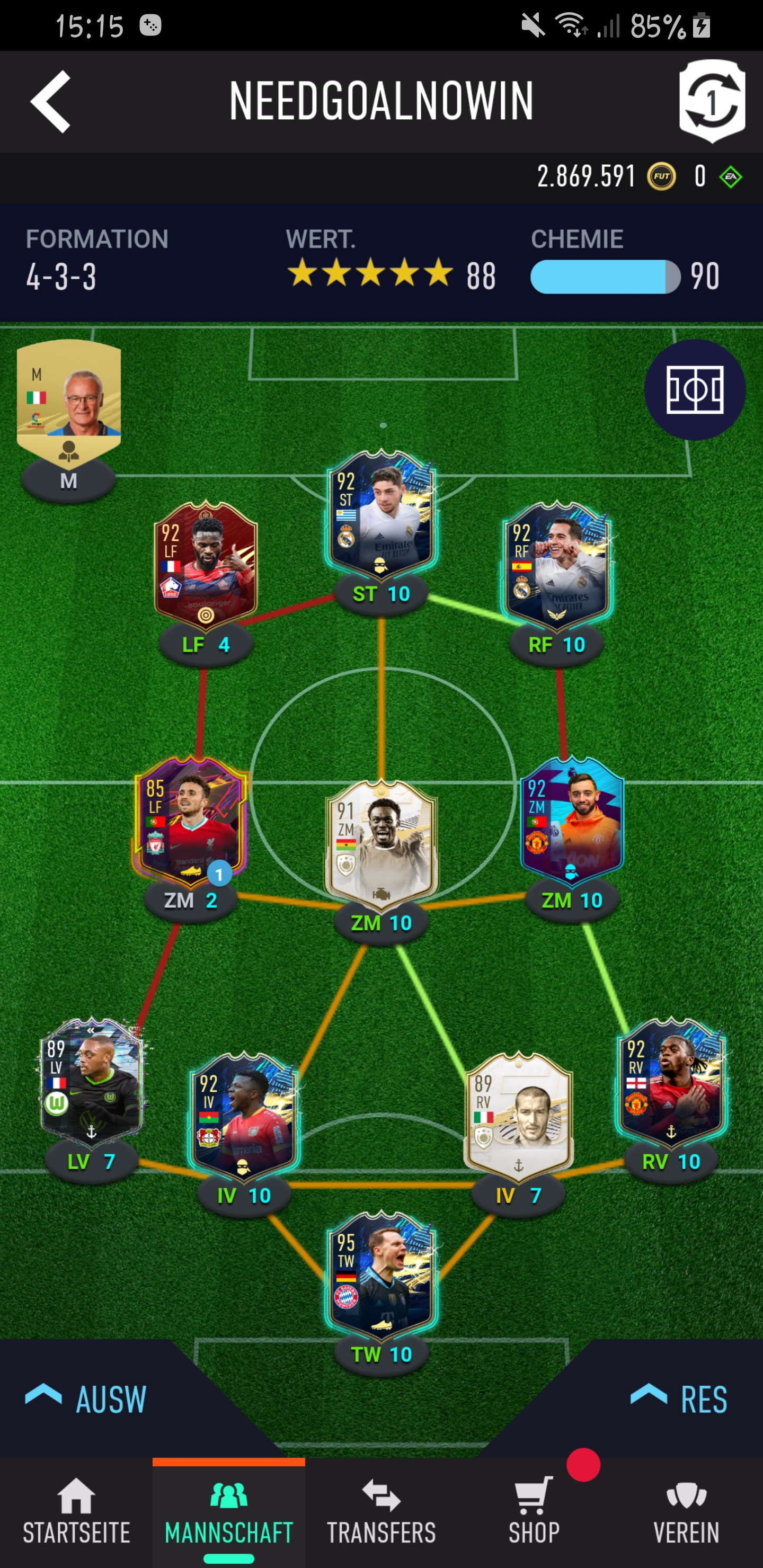Image resolution: width=763 pixels, height=1568 pixels.
Task: Expand the AUSW substitutes panel
Action: pos(86,1398)
